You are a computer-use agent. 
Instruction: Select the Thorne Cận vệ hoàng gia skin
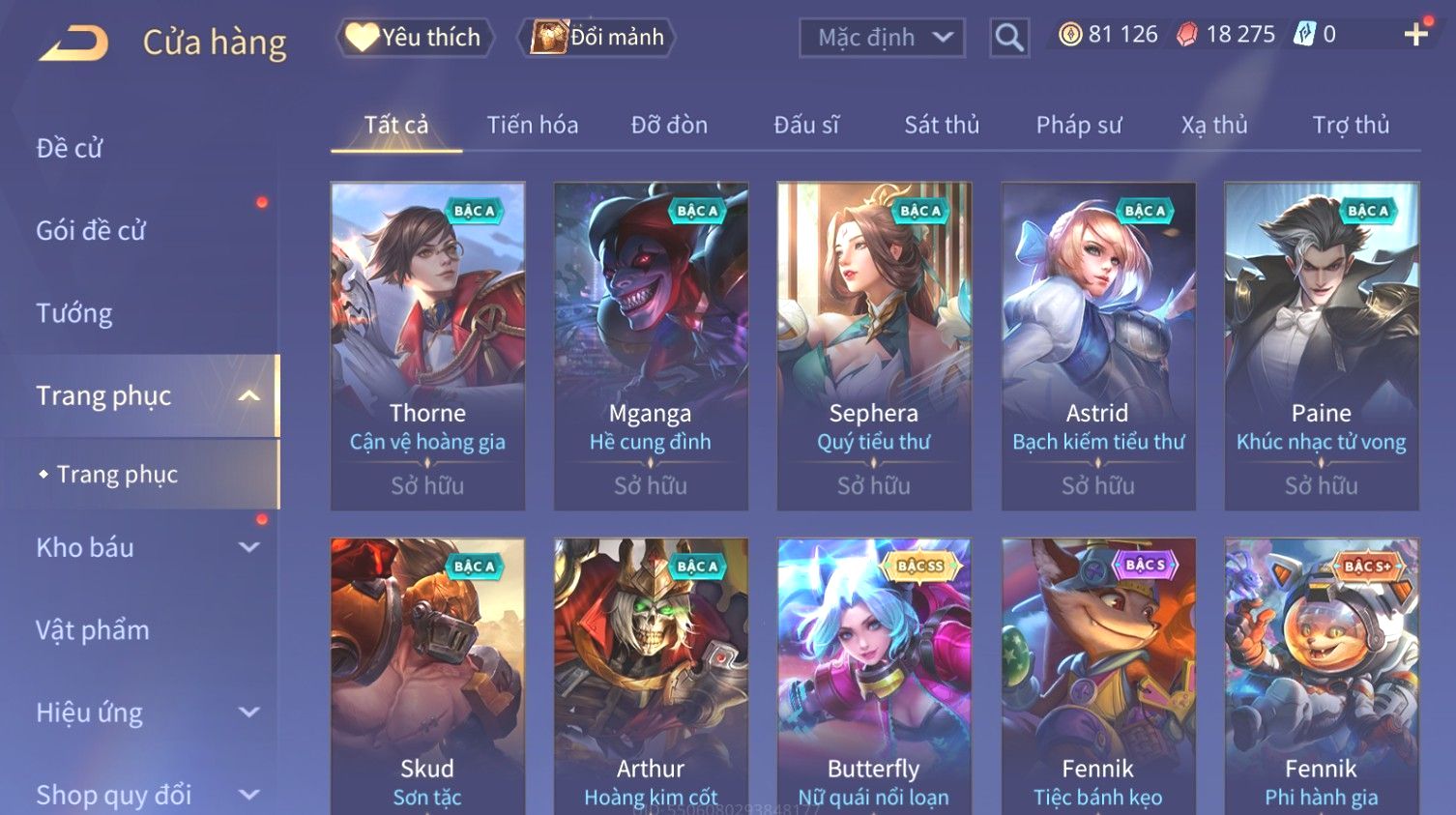[427, 345]
